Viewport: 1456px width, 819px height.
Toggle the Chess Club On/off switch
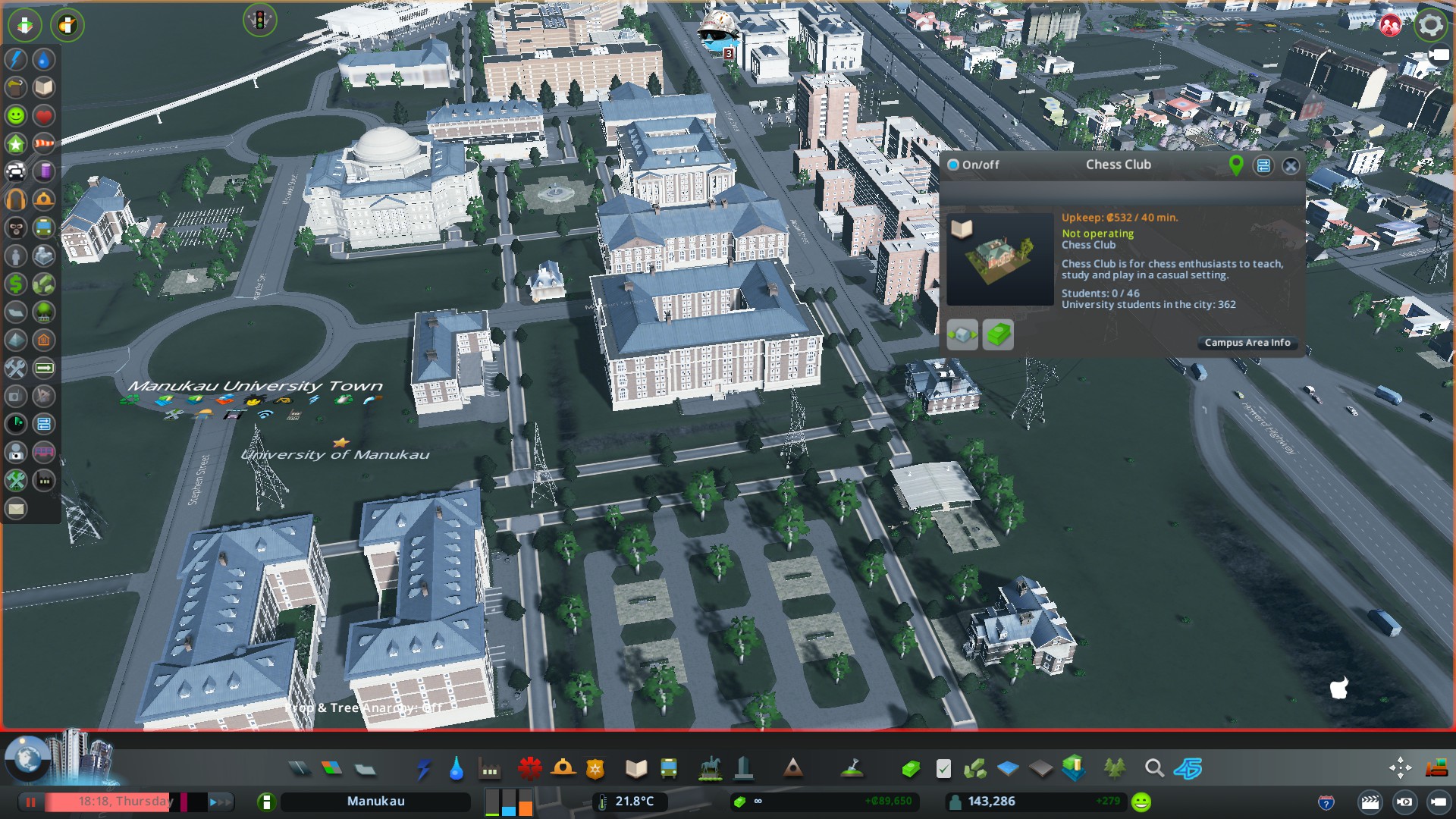[954, 165]
